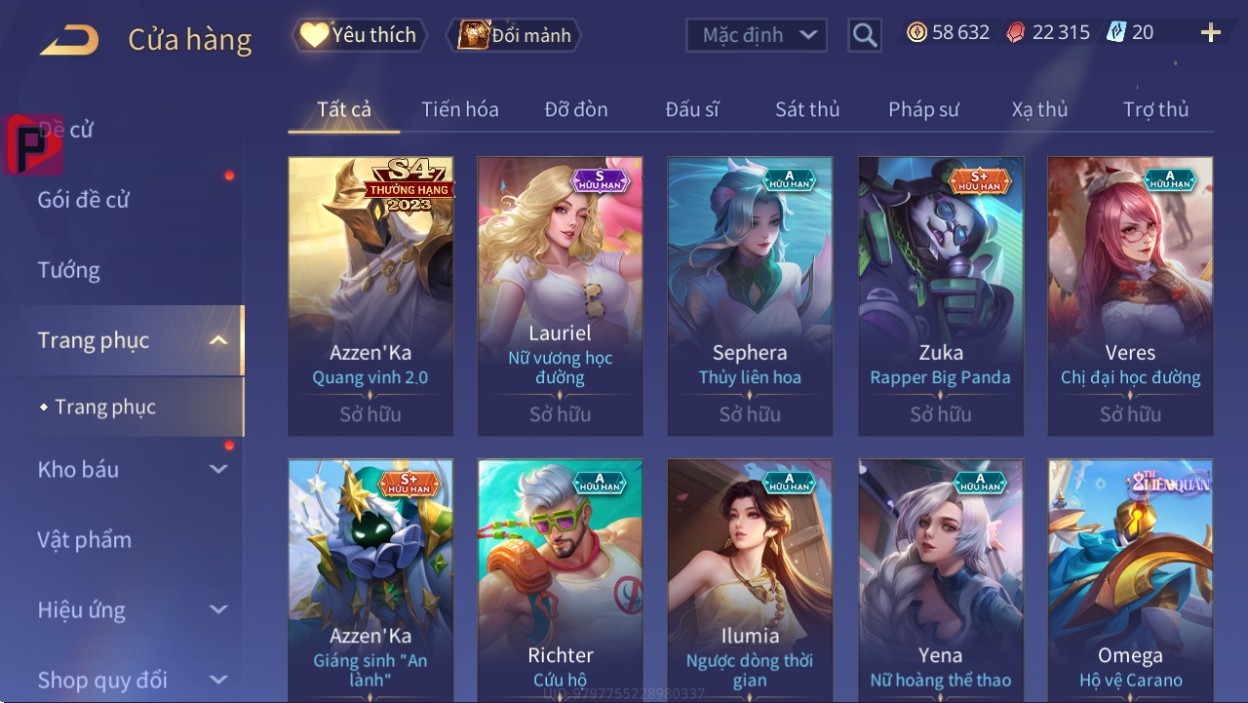Select the Sát thủ category tab

807,109
